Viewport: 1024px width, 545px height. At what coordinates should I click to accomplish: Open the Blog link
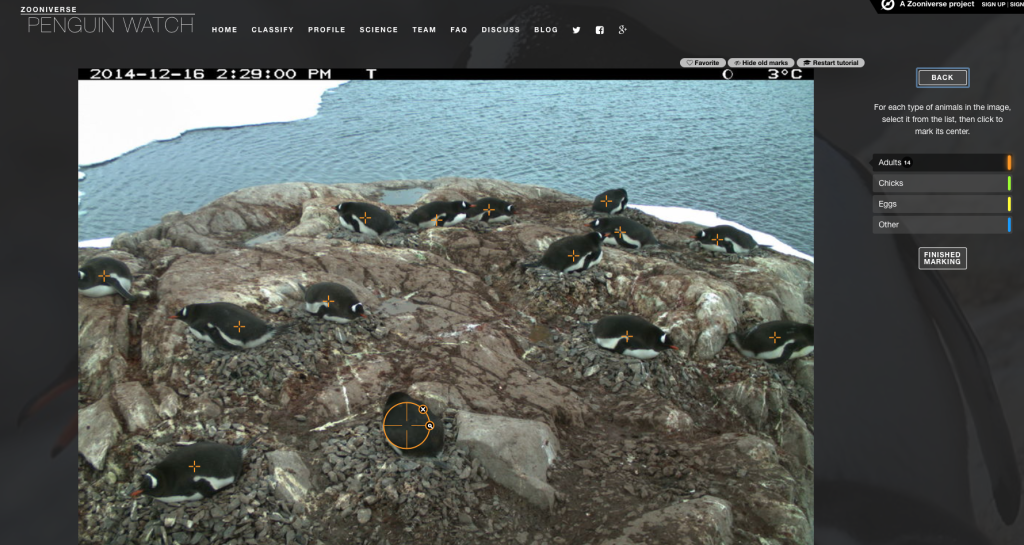(546, 30)
